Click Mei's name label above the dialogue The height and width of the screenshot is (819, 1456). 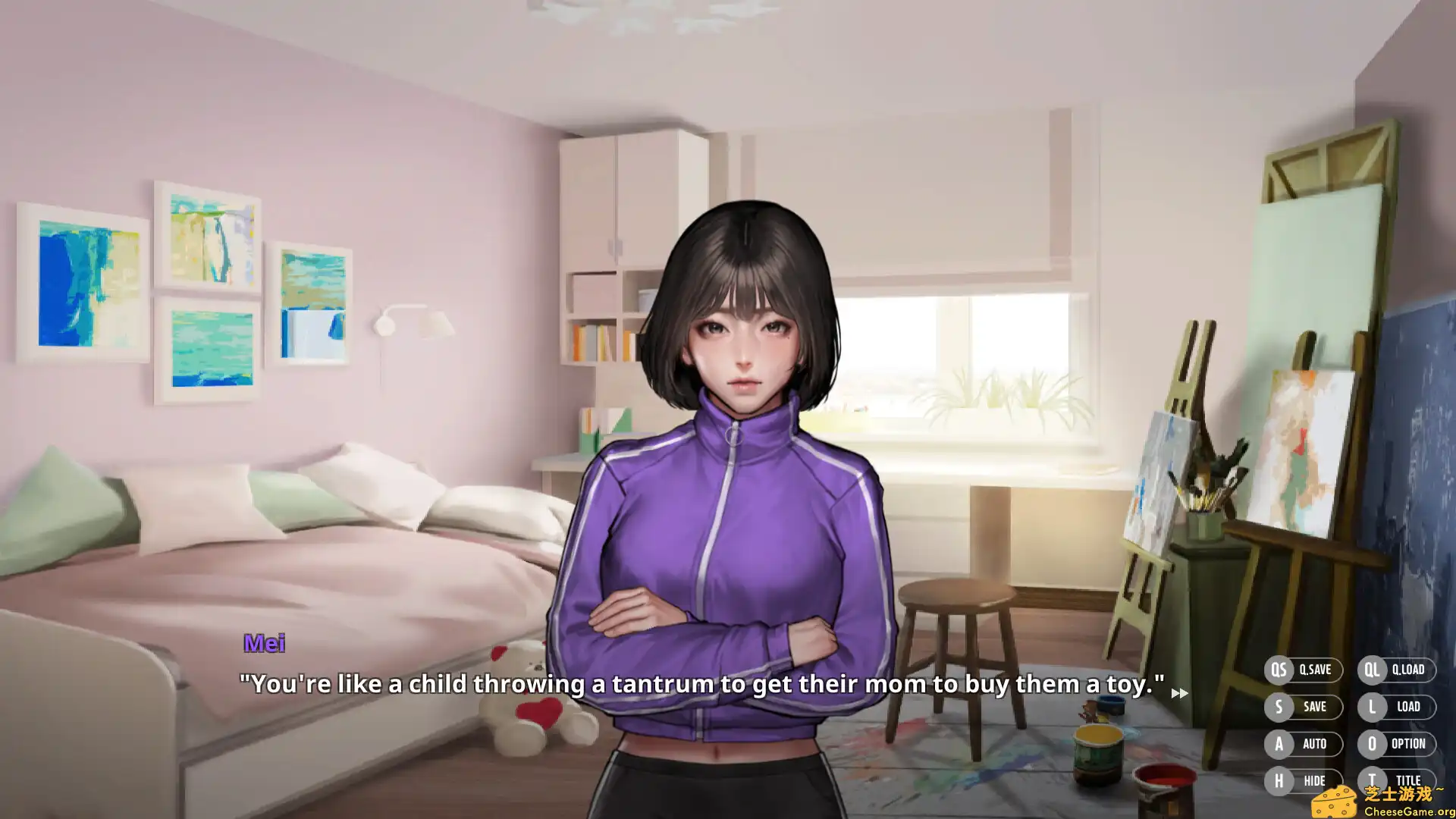pyautogui.click(x=264, y=644)
